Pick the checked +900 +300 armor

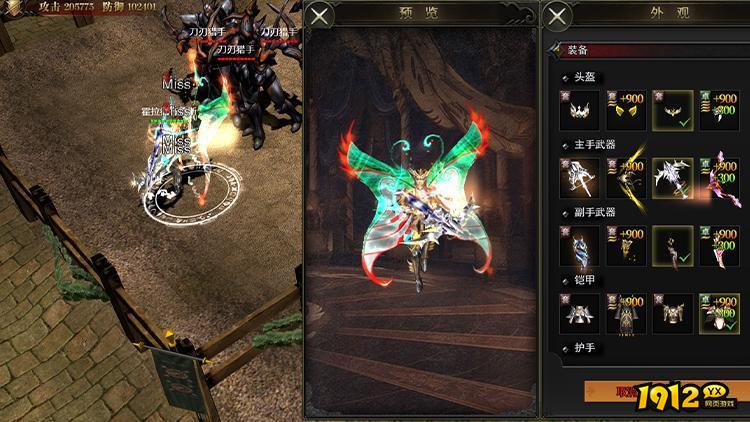click(720, 314)
